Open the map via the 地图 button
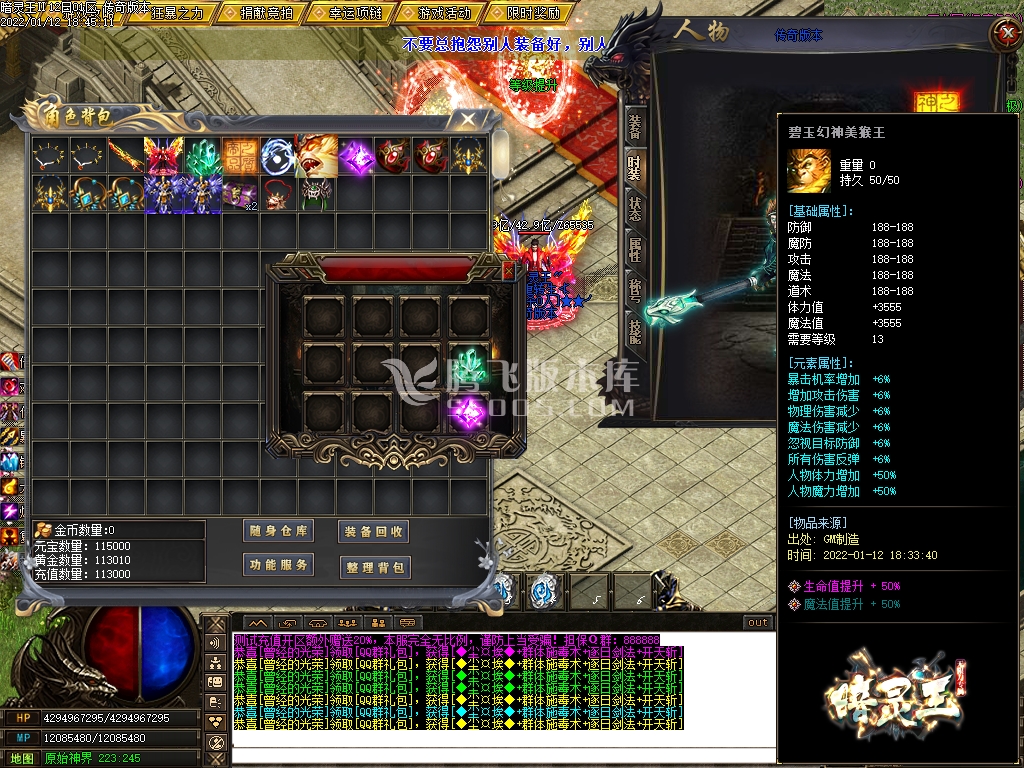This screenshot has height=768, width=1024. point(22,758)
